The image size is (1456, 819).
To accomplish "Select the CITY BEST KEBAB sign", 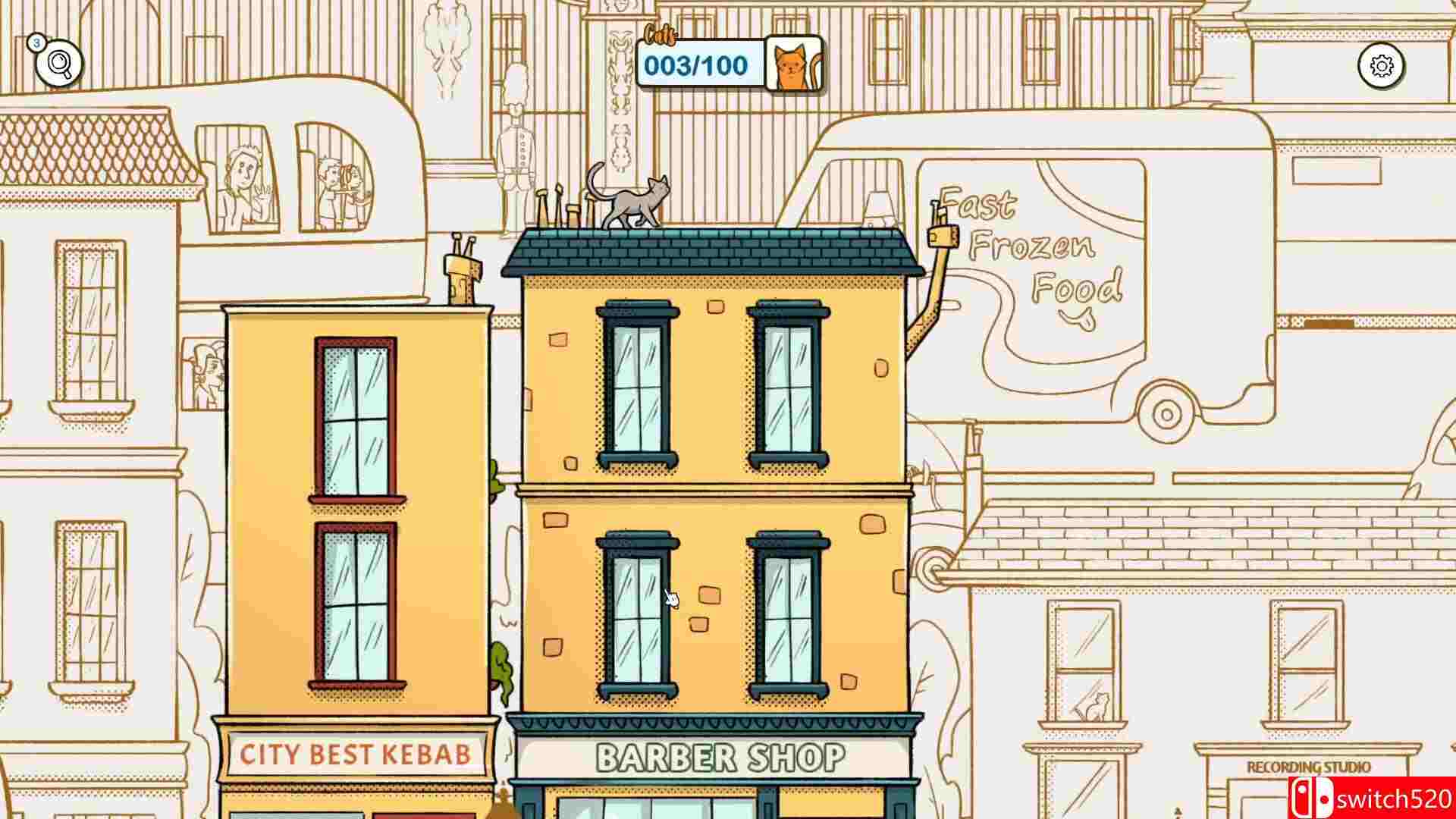I will pyautogui.click(x=358, y=754).
